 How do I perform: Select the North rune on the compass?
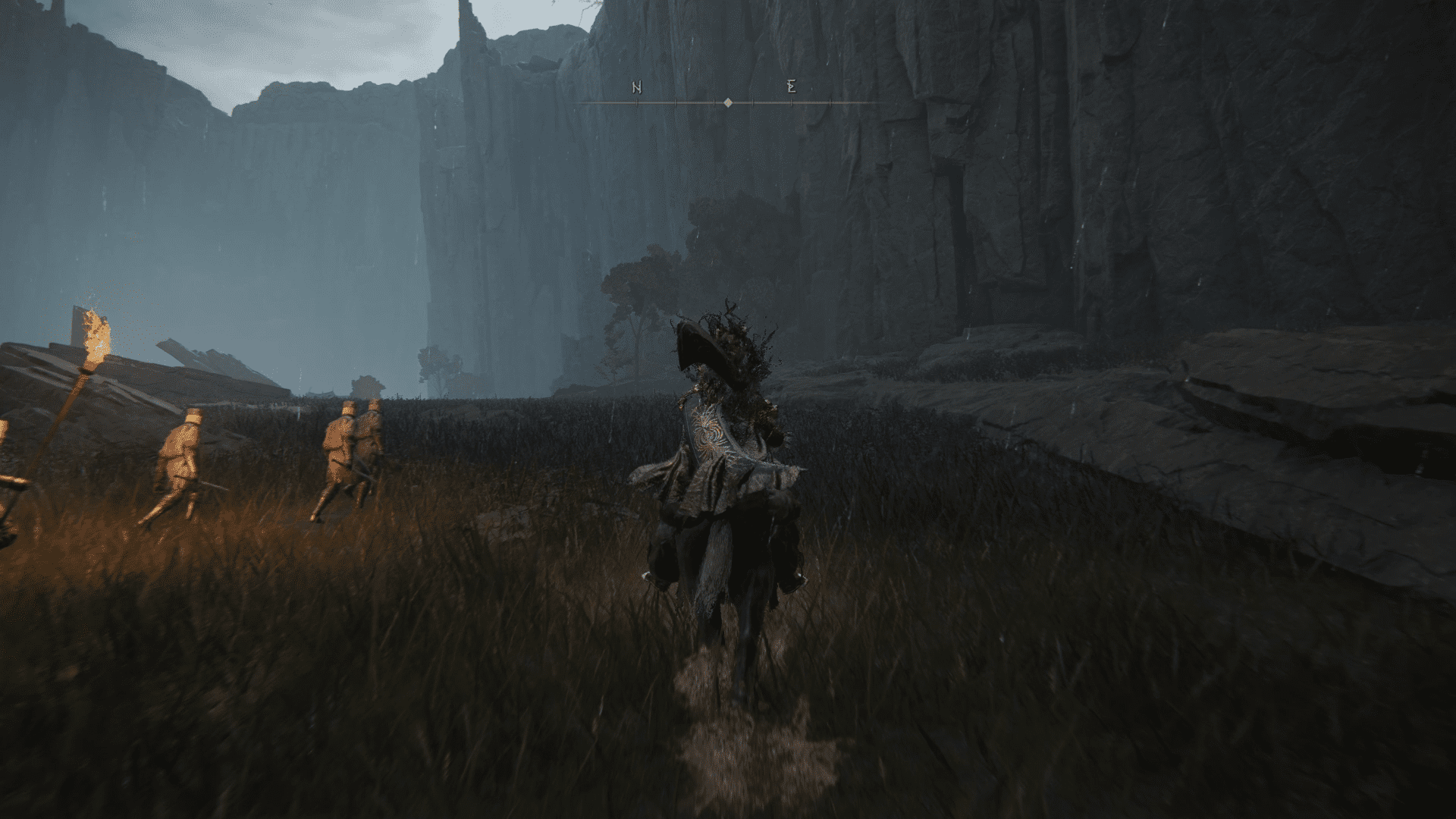tap(637, 88)
